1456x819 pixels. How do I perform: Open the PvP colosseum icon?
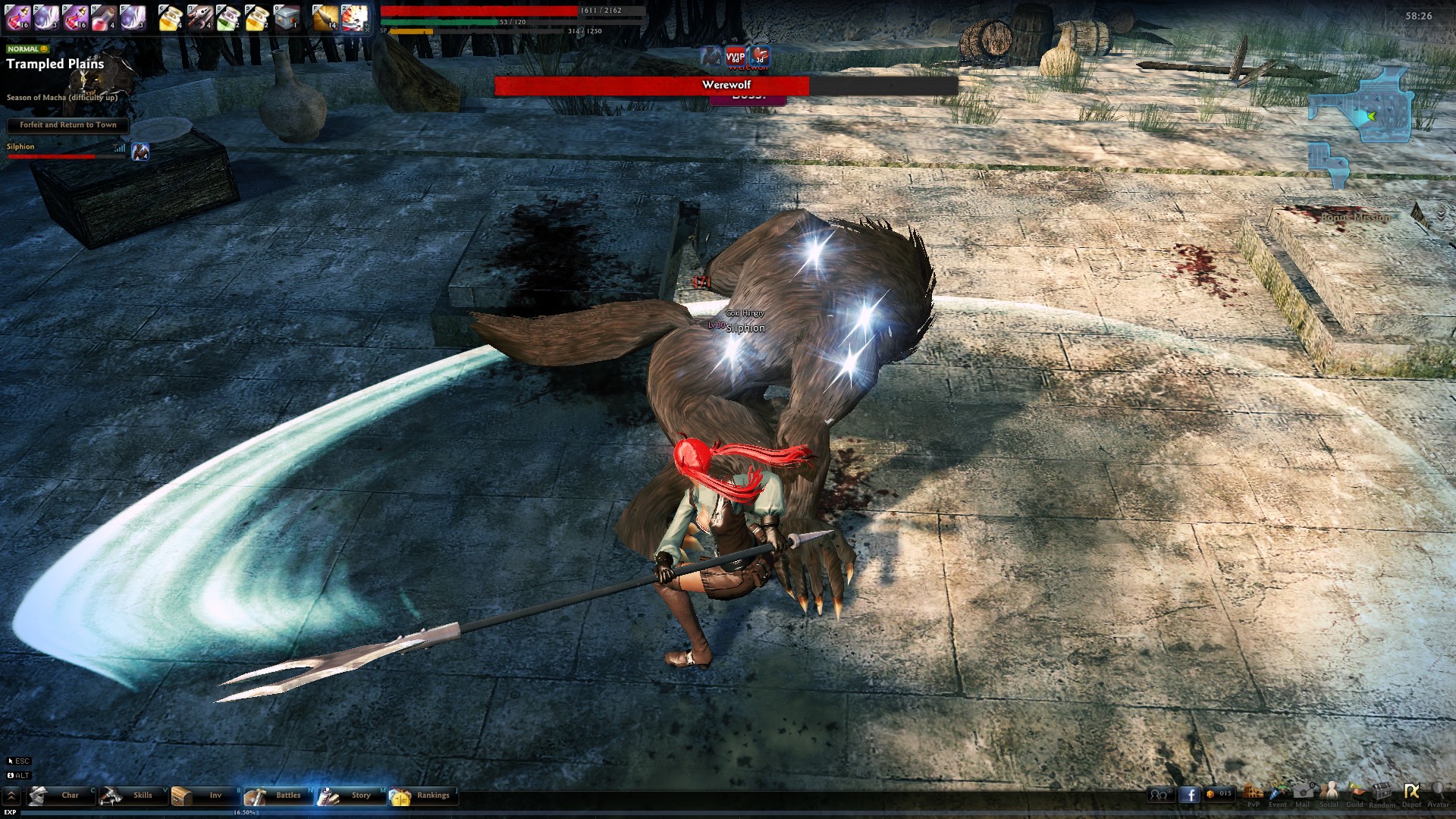[x=1254, y=793]
